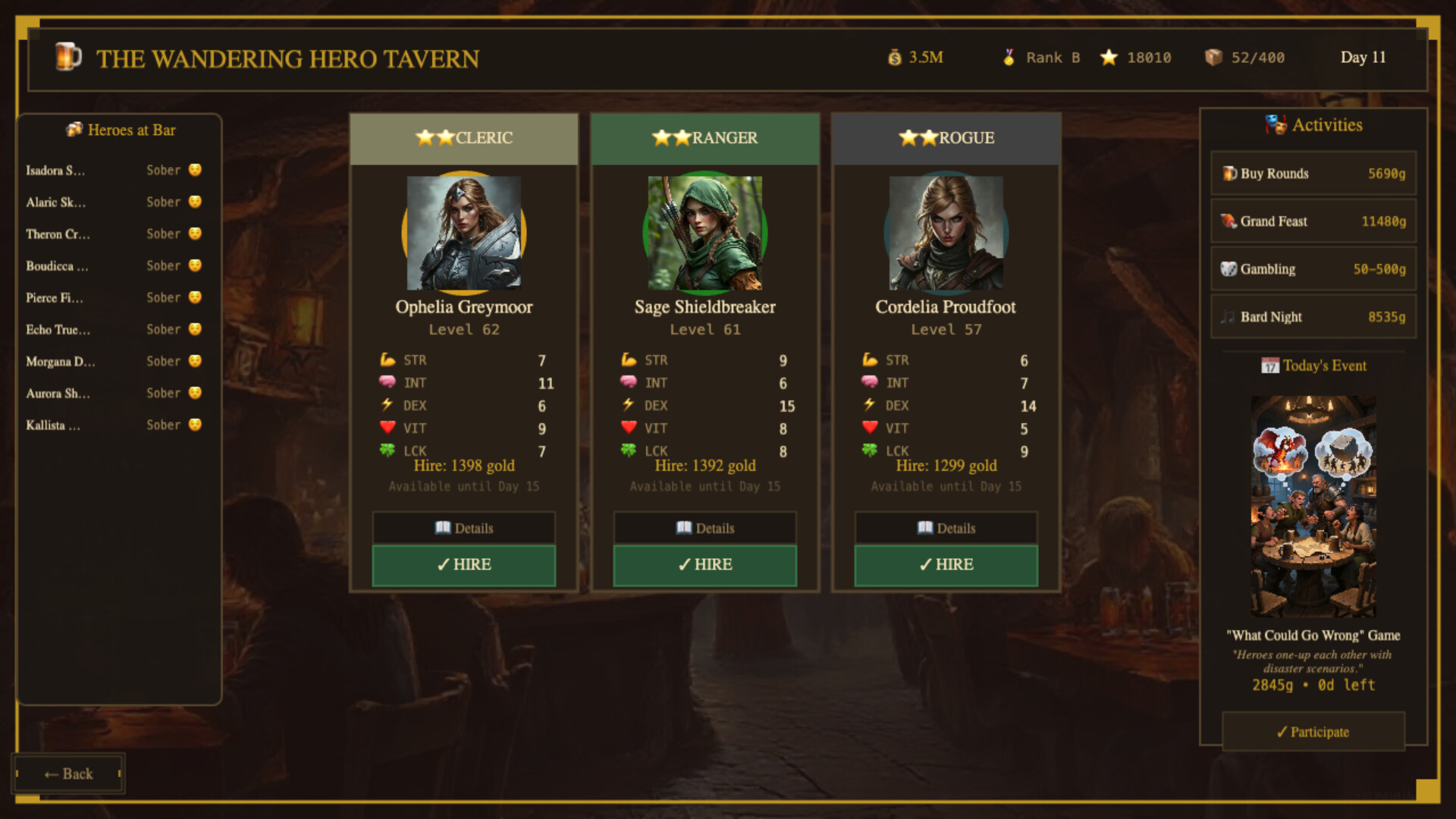Click the Rank B medal icon
This screenshot has height=819, width=1456.
click(x=1009, y=57)
